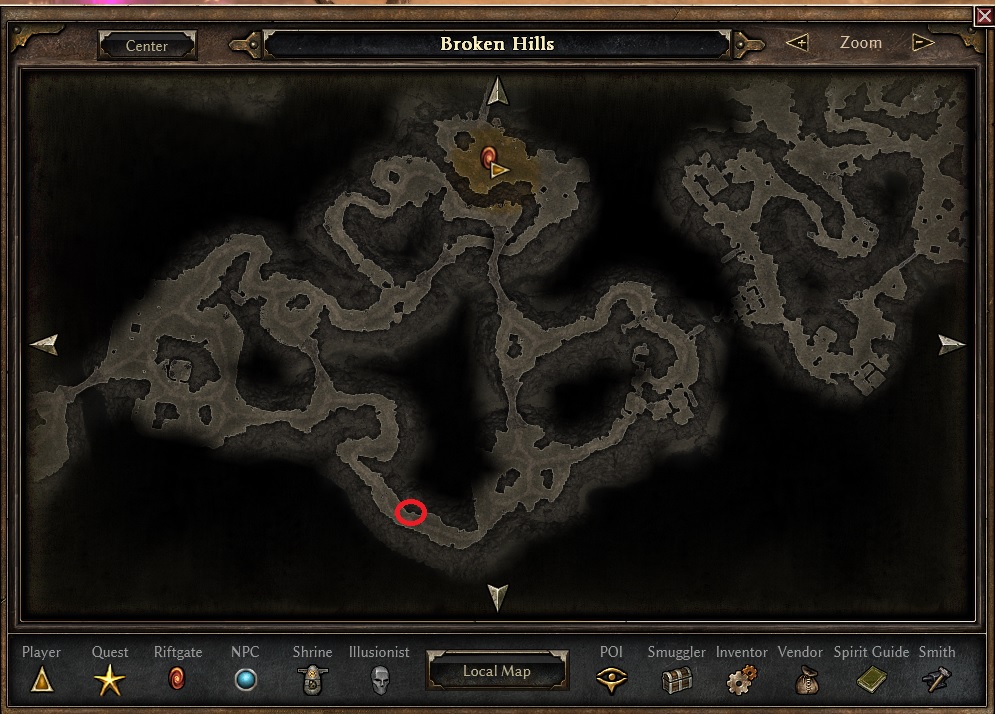Screen dimensions: 996x714
Task: Zoom out with the minus arrow
Action: point(923,43)
